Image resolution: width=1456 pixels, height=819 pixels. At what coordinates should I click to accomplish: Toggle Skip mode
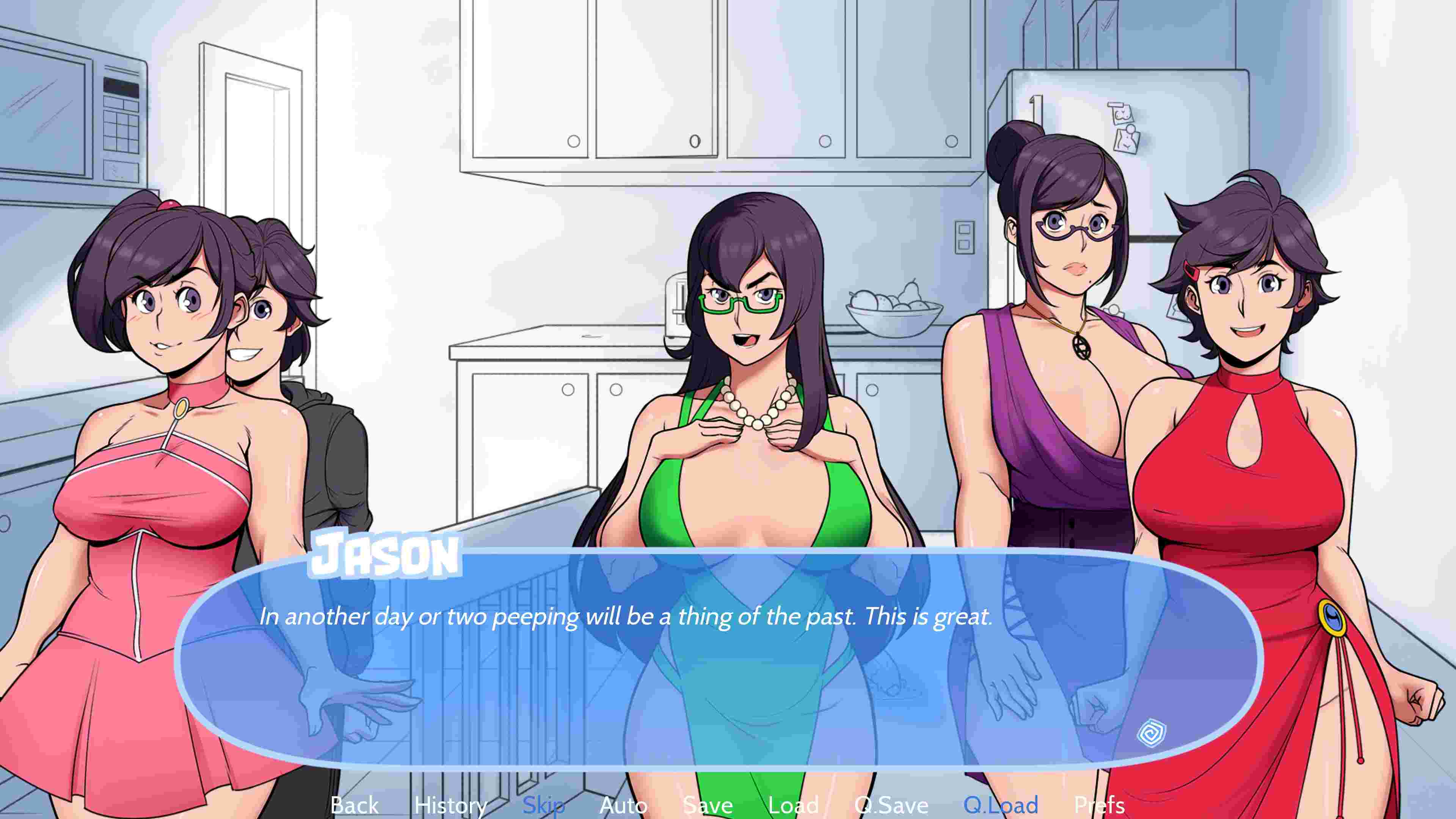543,805
